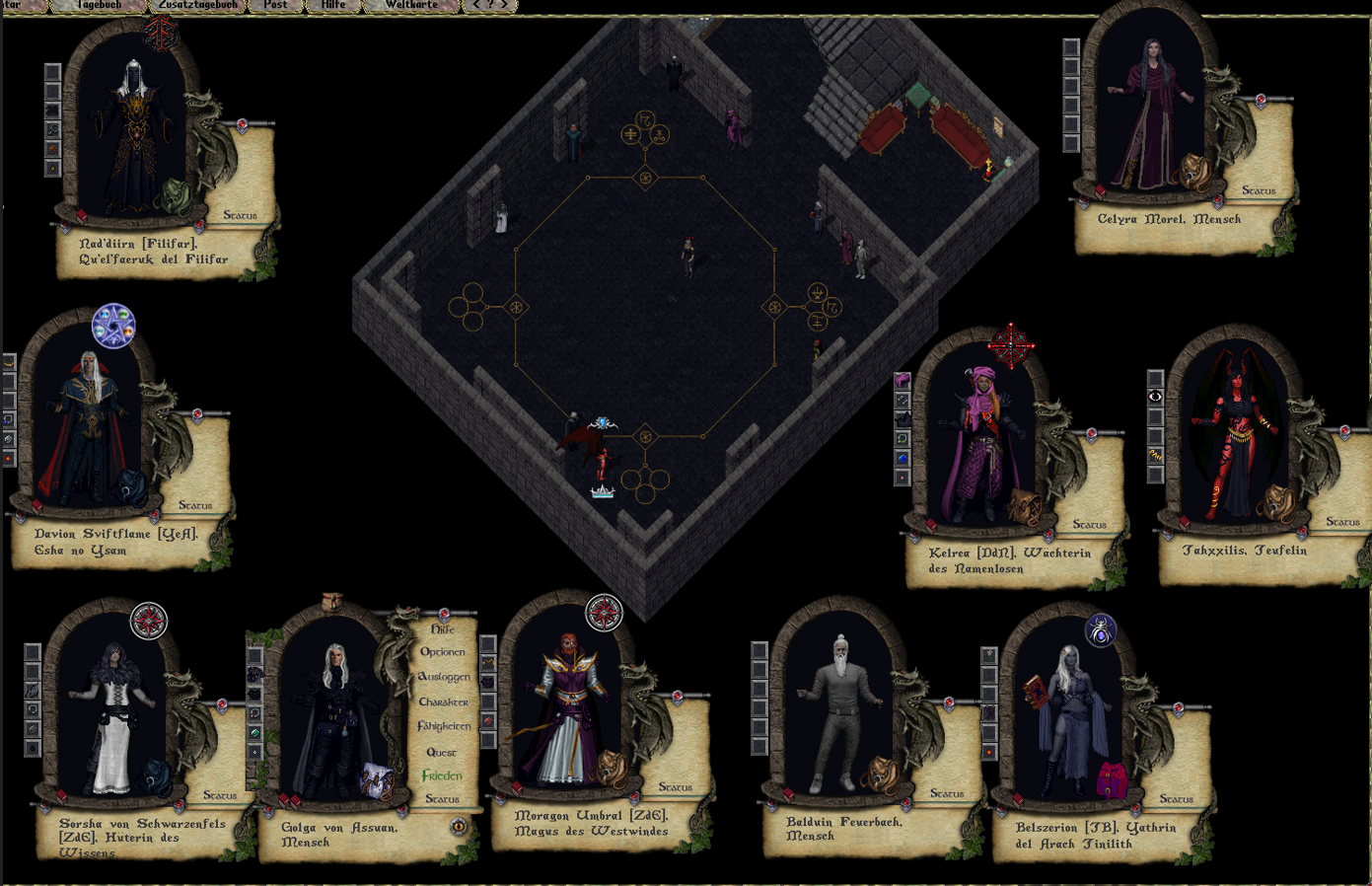Open the Tagebuch journal from the top bar
Screen dimensions: 1372x886
coord(100,5)
